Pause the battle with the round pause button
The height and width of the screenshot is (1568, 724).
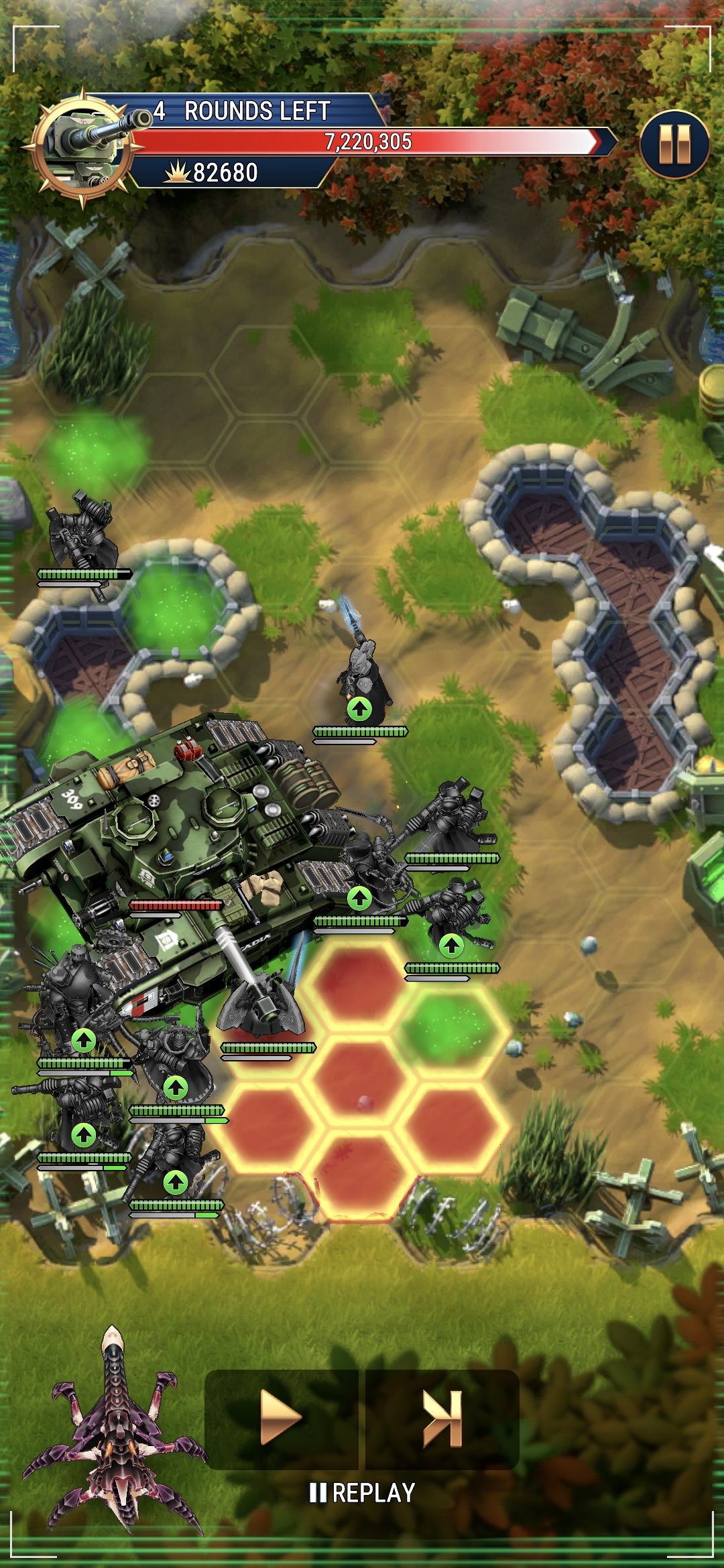[x=674, y=144]
